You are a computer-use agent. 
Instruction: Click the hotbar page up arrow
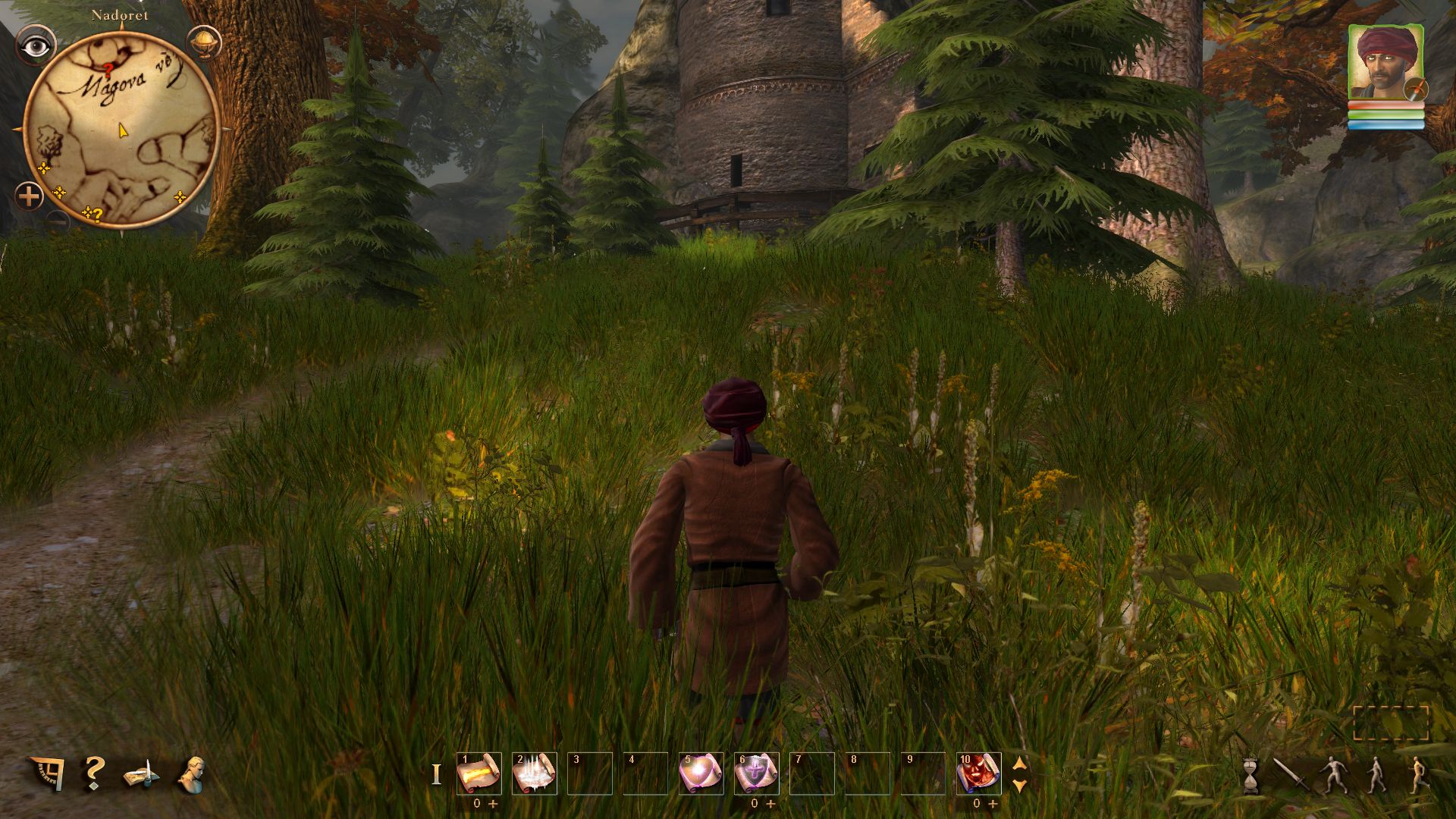click(1020, 764)
